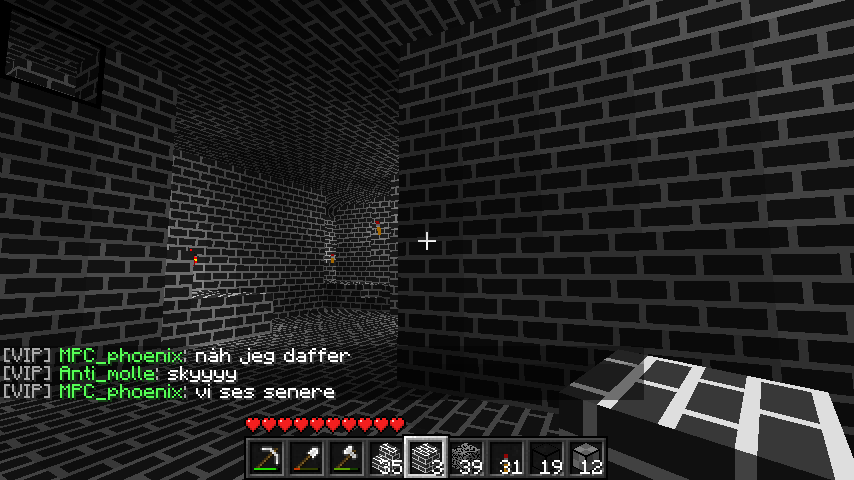
Task: Pick the grey stone block stack of 12
Action: (586, 458)
